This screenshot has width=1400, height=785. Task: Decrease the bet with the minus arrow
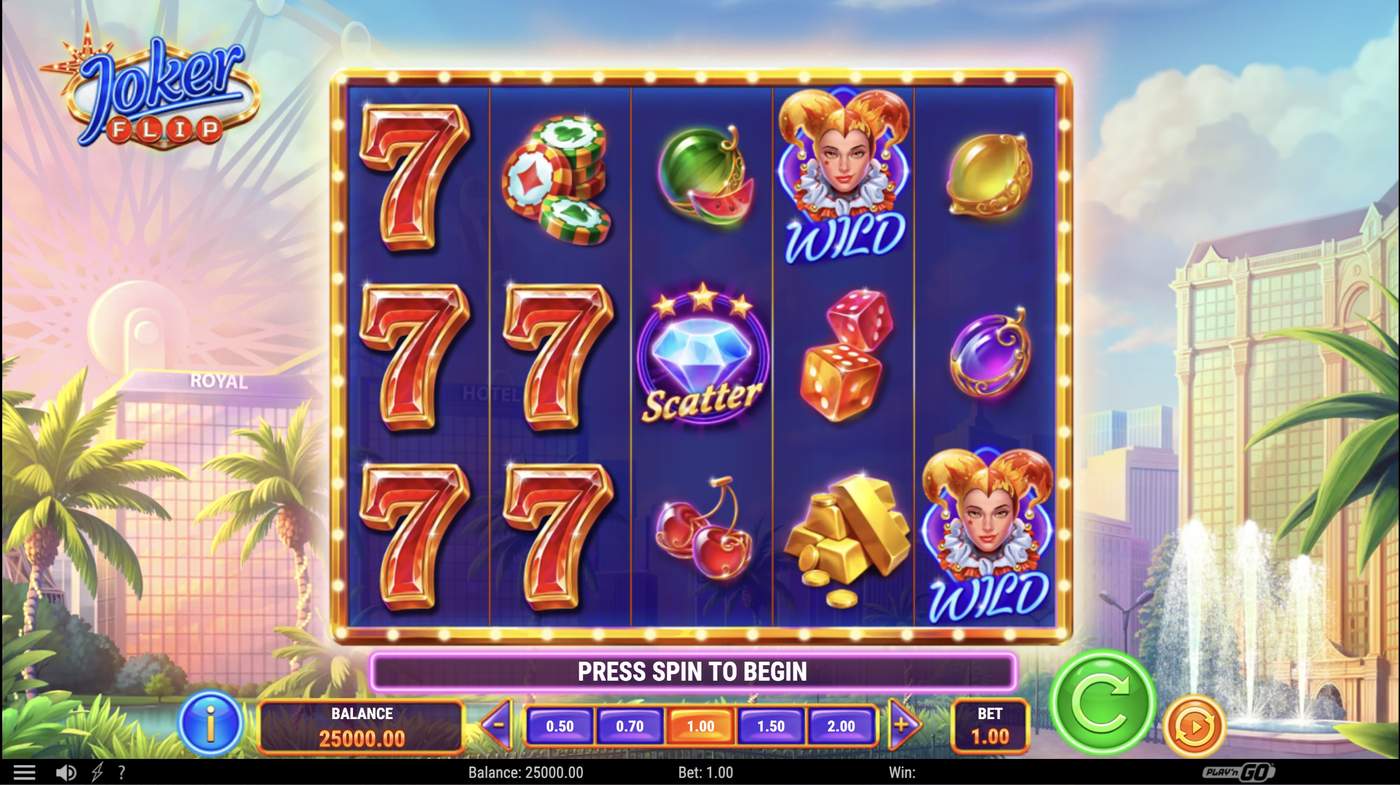pyautogui.click(x=497, y=725)
